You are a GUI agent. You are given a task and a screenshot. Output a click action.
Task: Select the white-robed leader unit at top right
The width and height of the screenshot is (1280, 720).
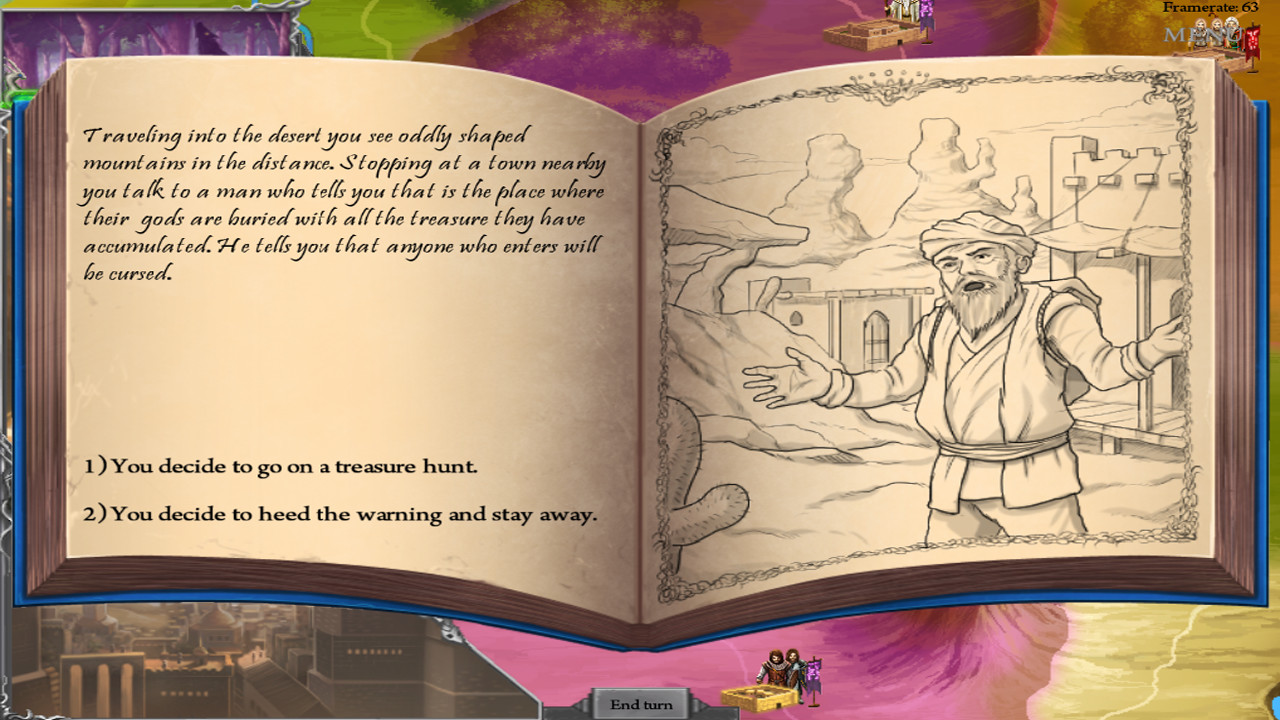tap(1230, 33)
